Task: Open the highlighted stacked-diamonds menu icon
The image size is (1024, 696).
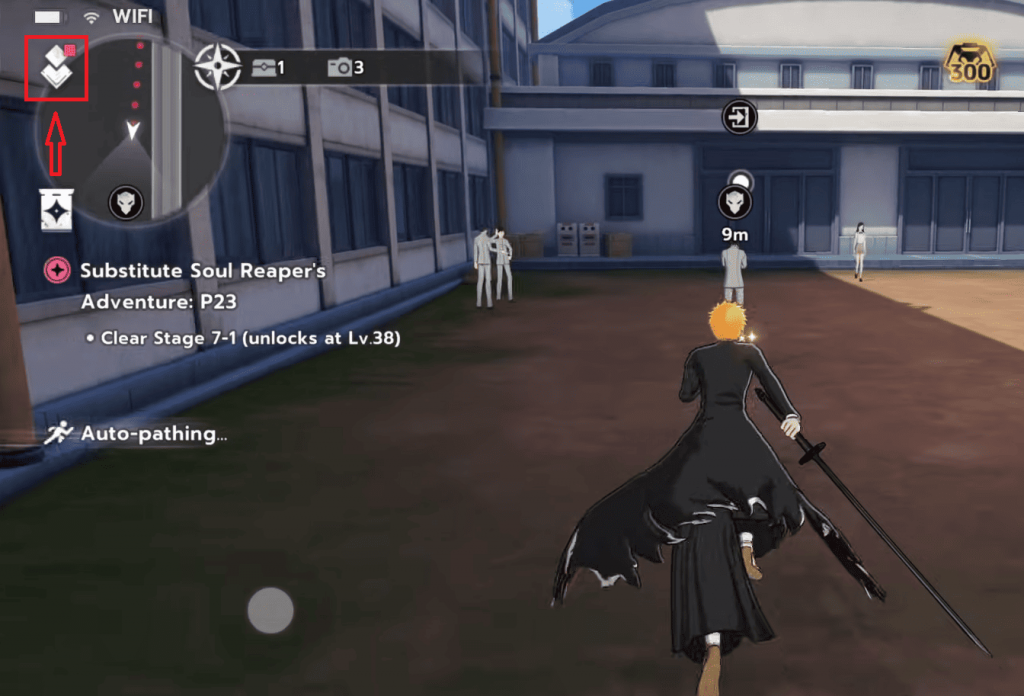Action: (57, 69)
